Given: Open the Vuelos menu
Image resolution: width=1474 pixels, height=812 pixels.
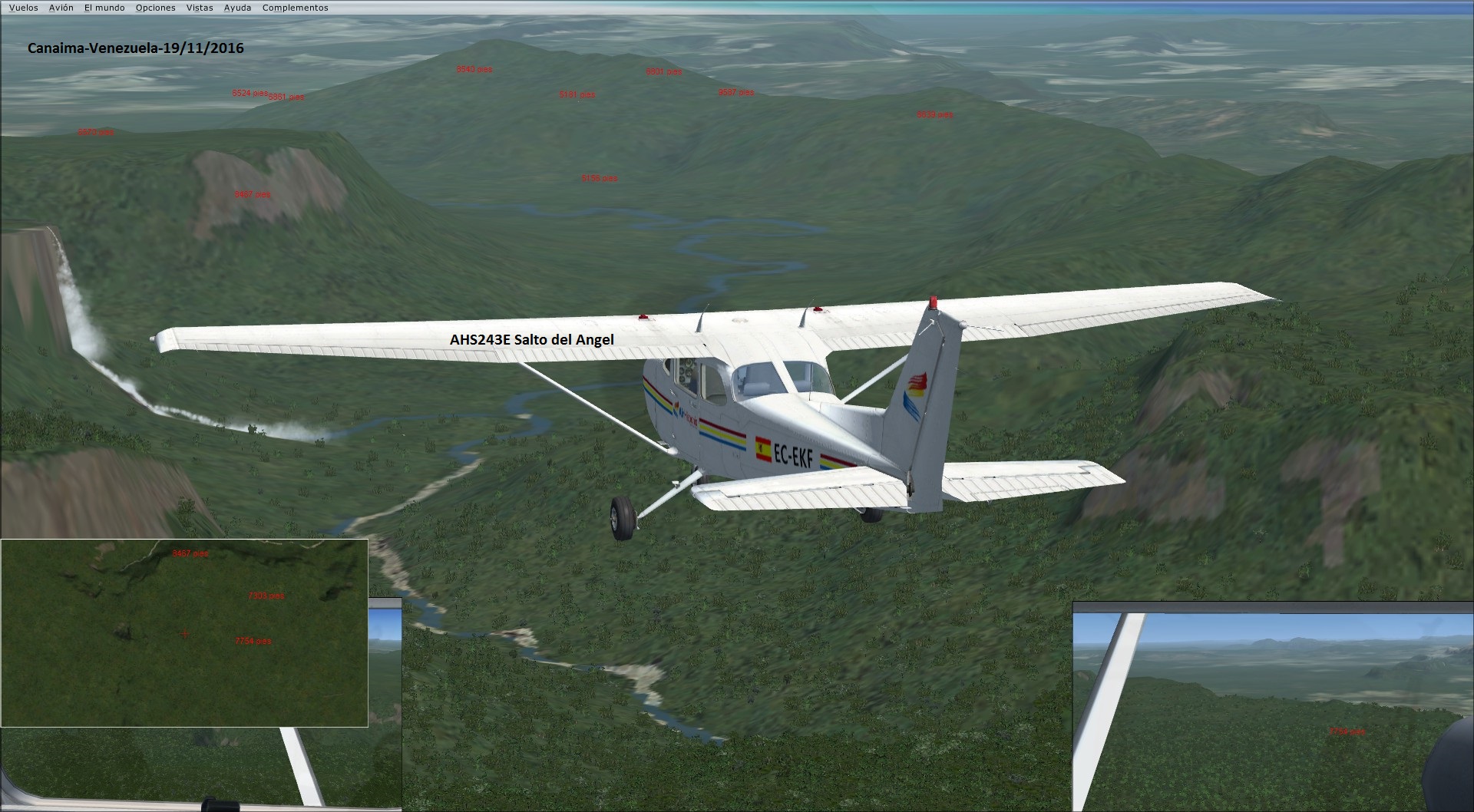Looking at the screenshot, I should coord(24,8).
